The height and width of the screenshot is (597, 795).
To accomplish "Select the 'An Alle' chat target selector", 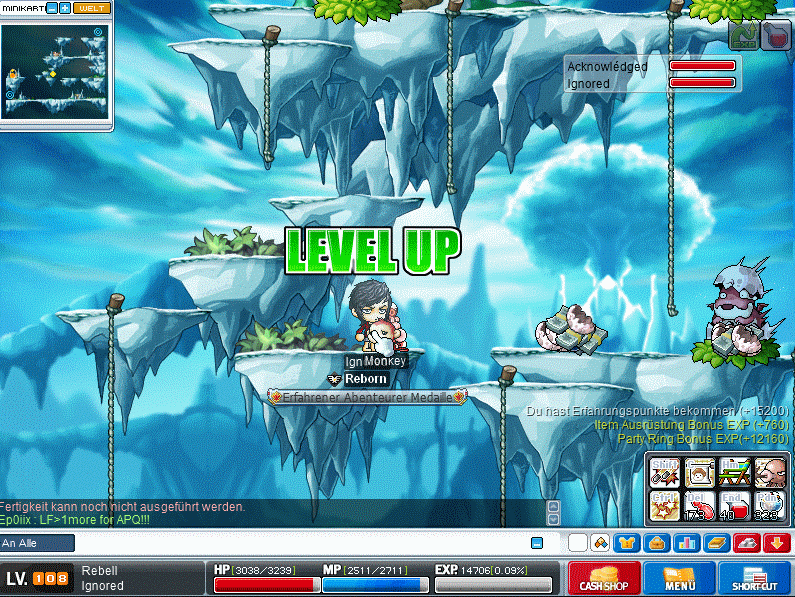I will (x=37, y=543).
